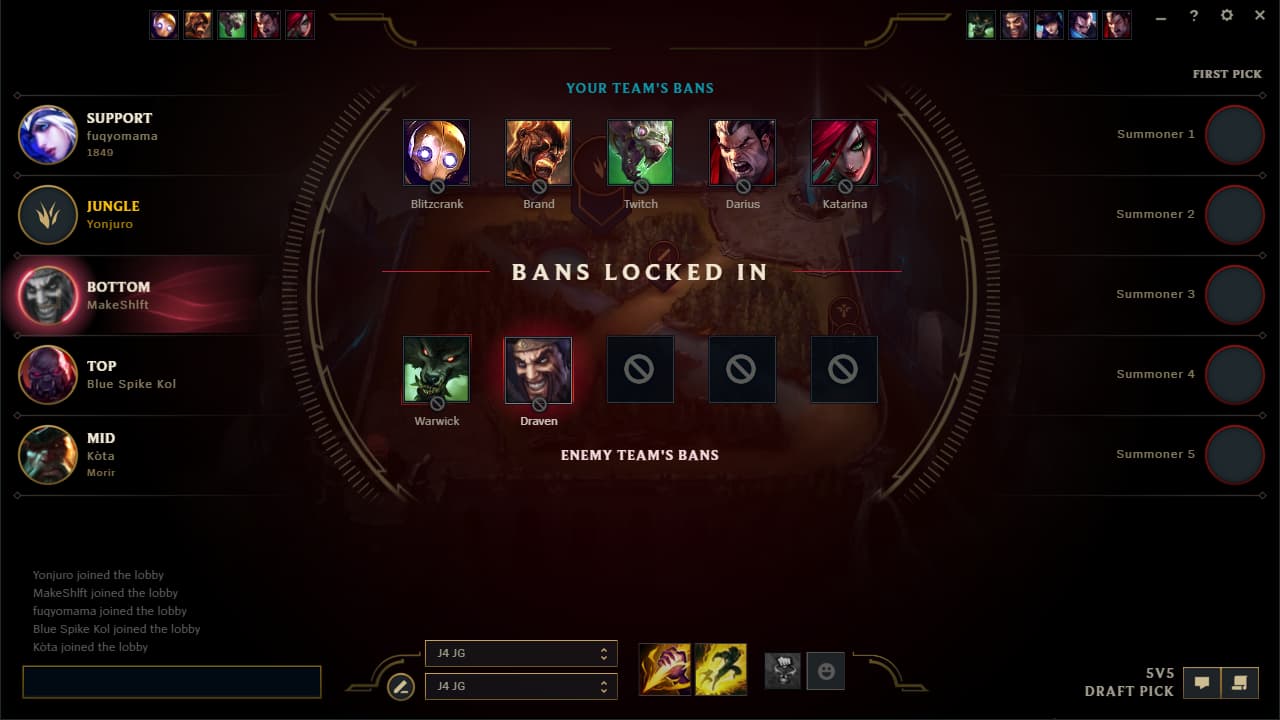Click Katarina's banned champion icon

[x=844, y=151]
